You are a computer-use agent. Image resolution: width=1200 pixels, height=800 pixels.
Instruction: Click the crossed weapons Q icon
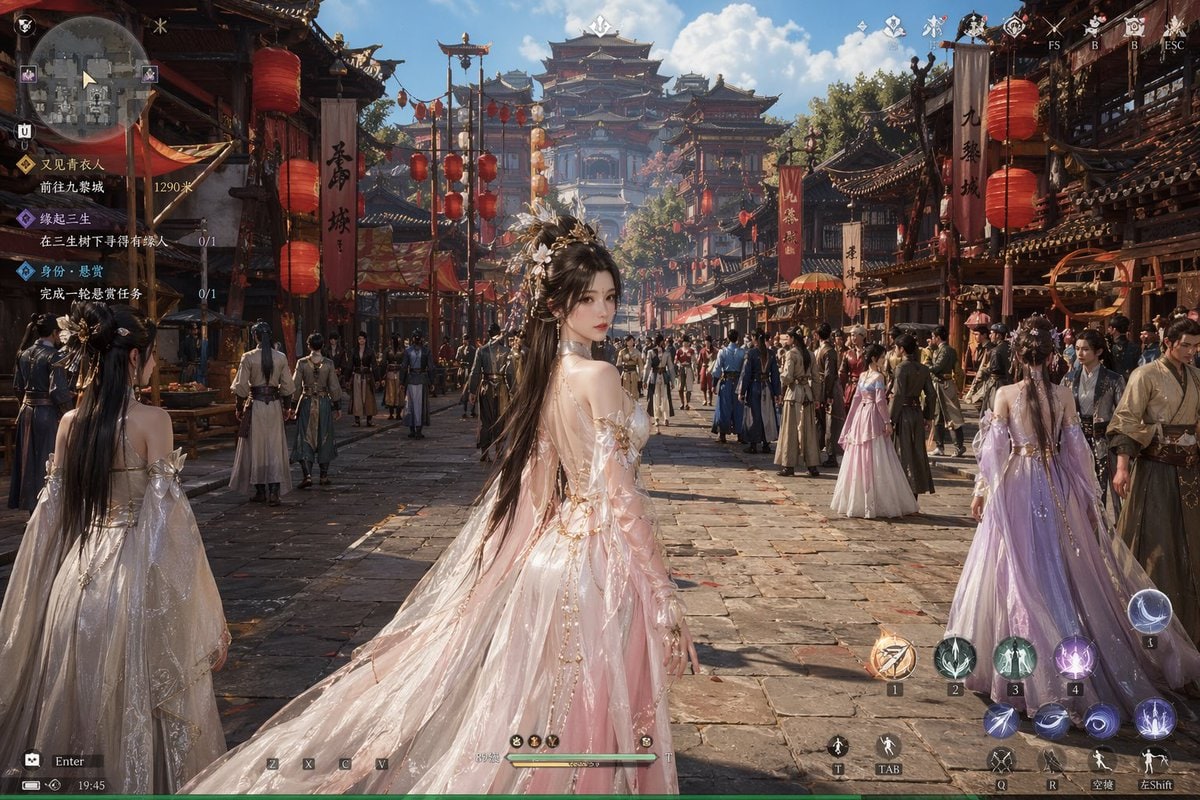tap(1001, 760)
